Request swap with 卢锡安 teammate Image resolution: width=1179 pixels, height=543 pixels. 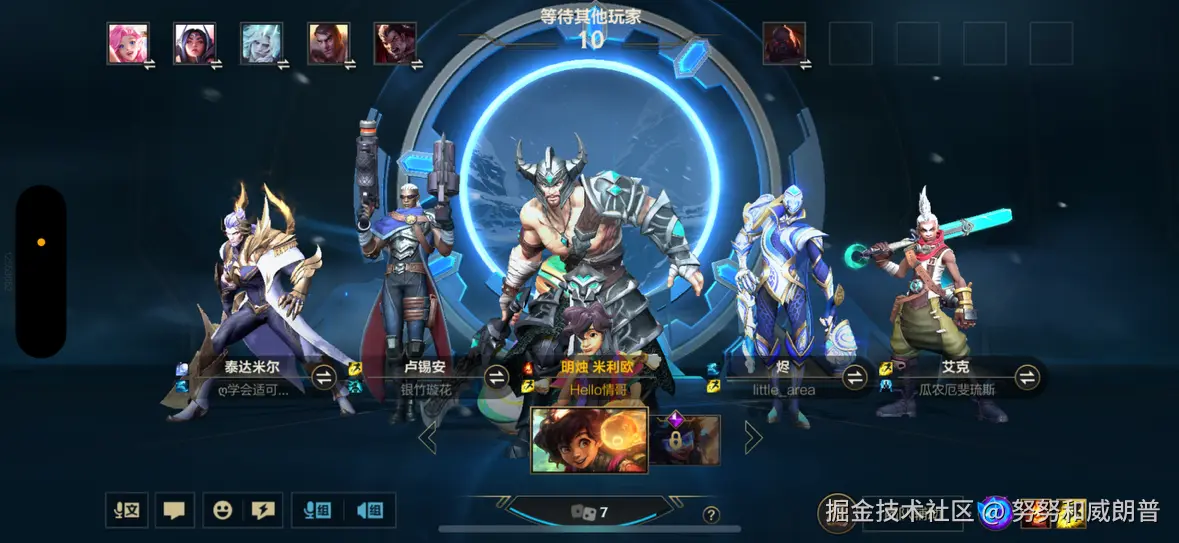(x=497, y=377)
